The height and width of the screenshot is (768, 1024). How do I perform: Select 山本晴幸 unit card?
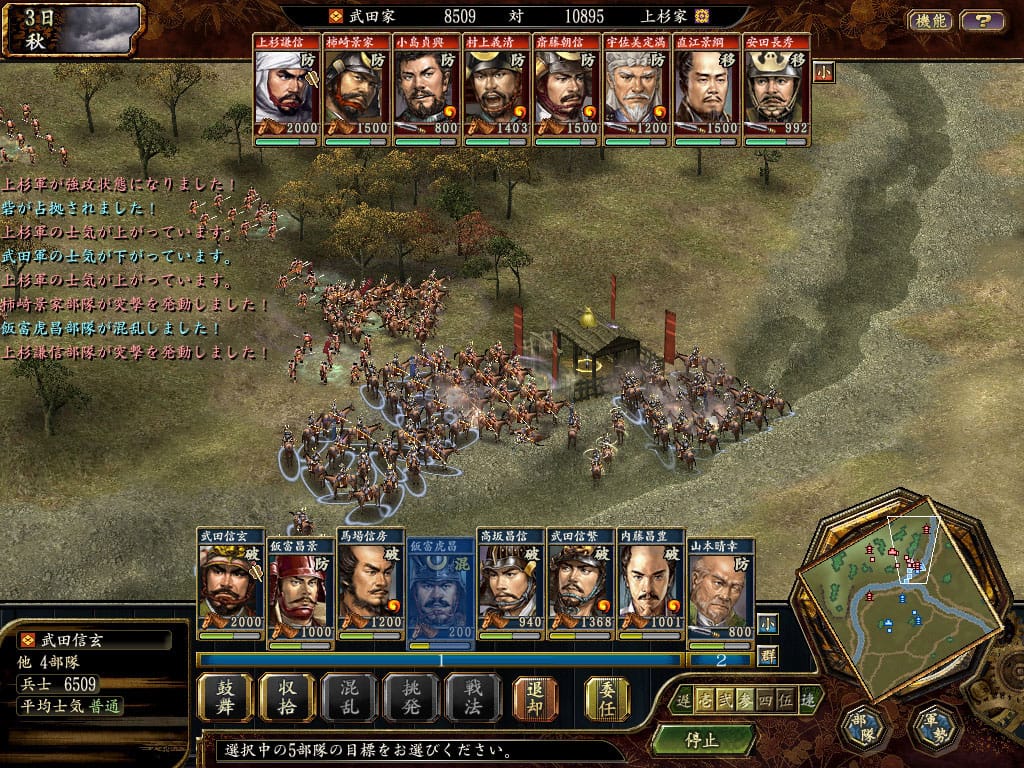click(x=720, y=585)
